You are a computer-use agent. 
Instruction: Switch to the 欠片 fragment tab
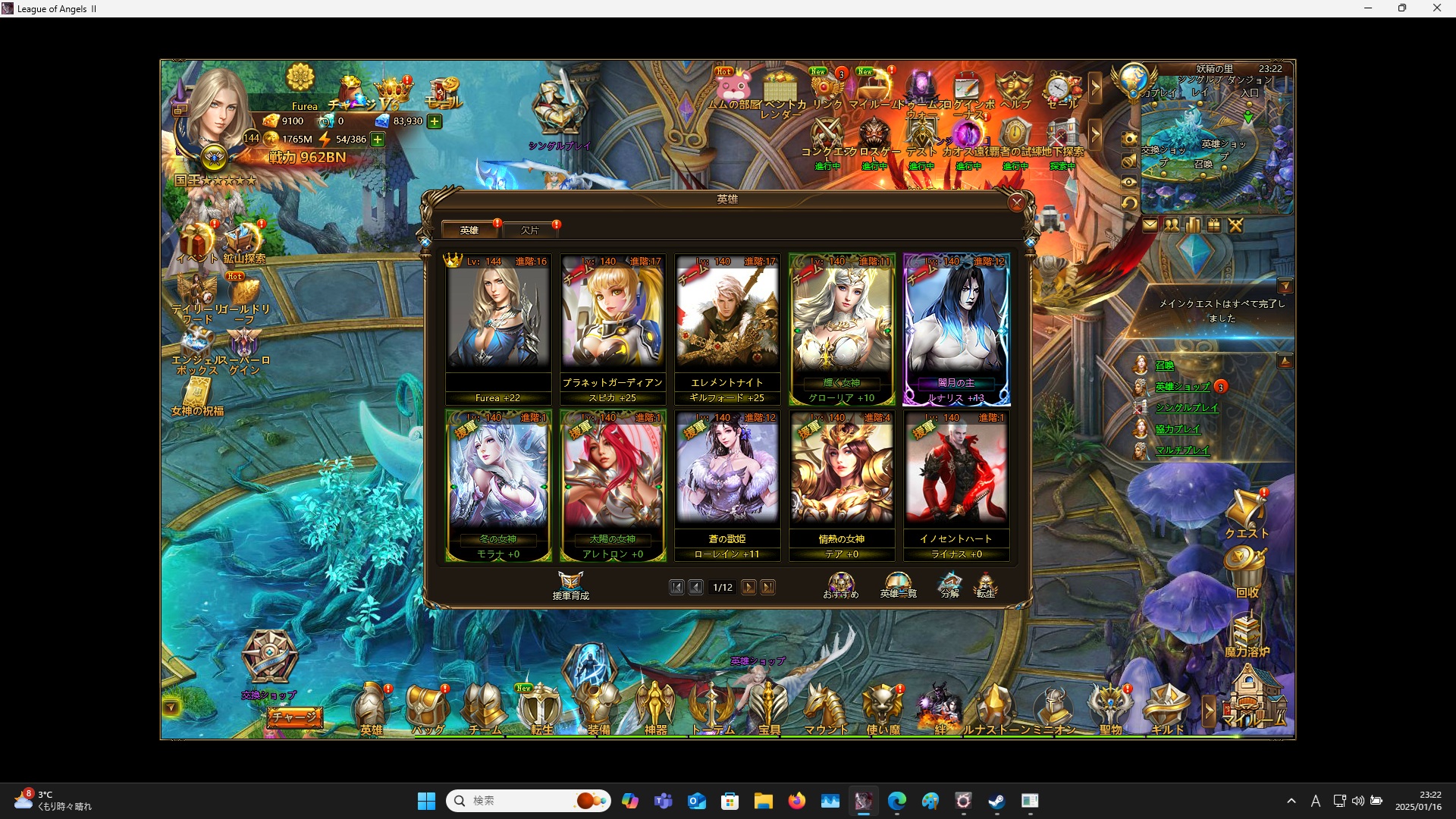coord(531,229)
